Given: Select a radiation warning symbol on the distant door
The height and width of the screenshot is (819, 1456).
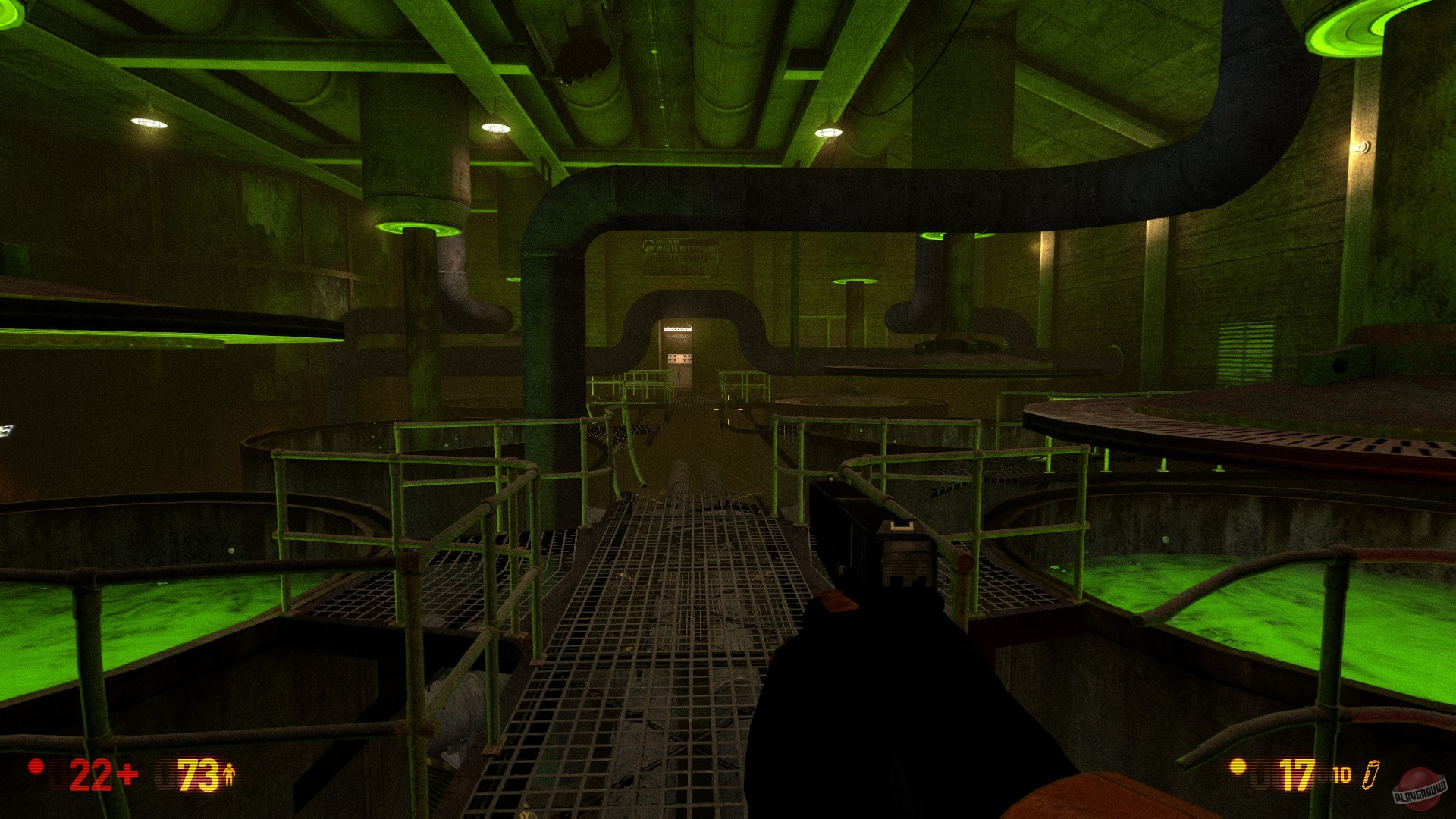Looking at the screenshot, I should pos(670,356).
